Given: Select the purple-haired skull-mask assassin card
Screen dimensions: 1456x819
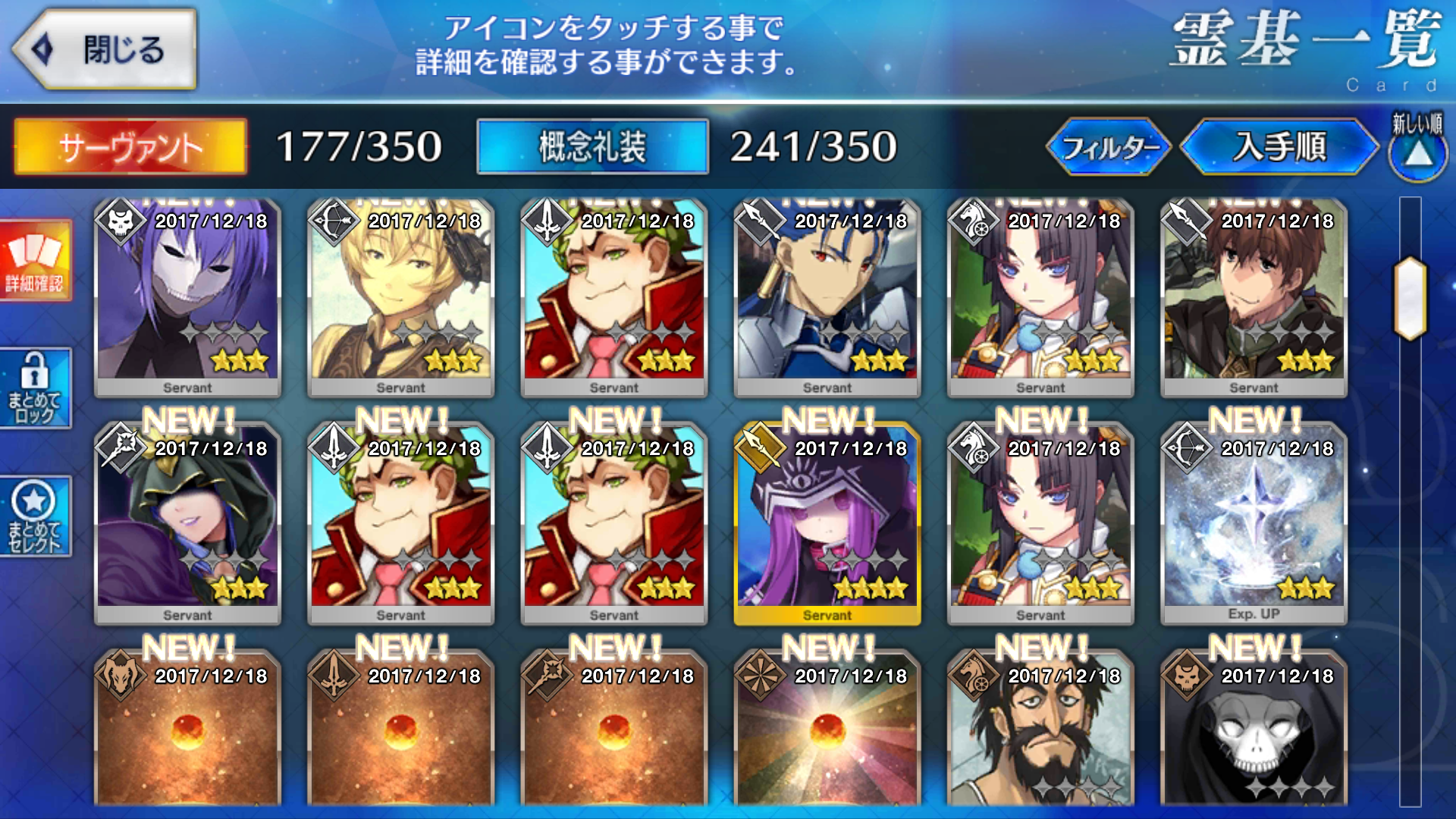Looking at the screenshot, I should point(187,297).
